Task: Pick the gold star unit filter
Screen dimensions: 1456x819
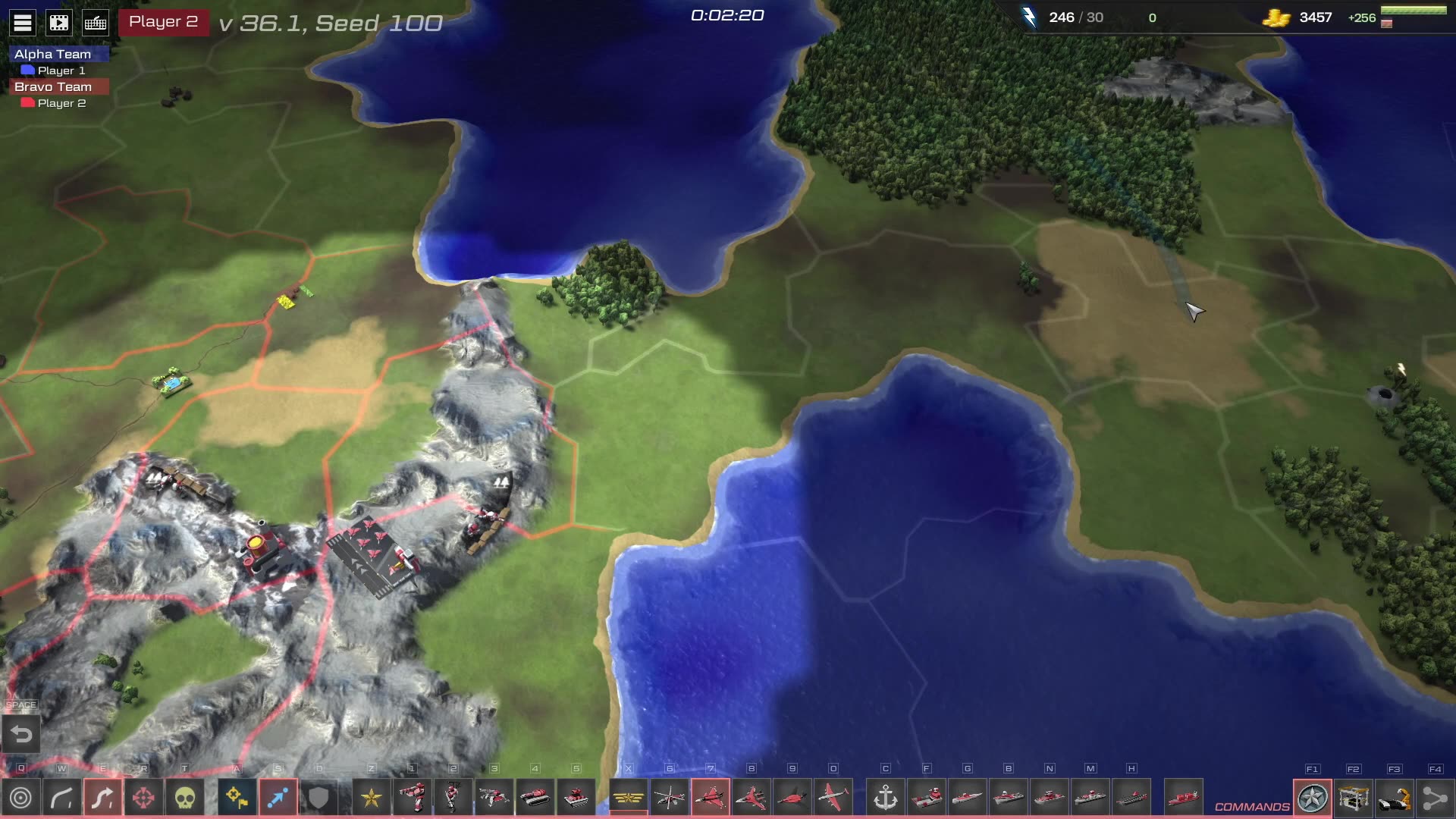Action: [x=372, y=798]
